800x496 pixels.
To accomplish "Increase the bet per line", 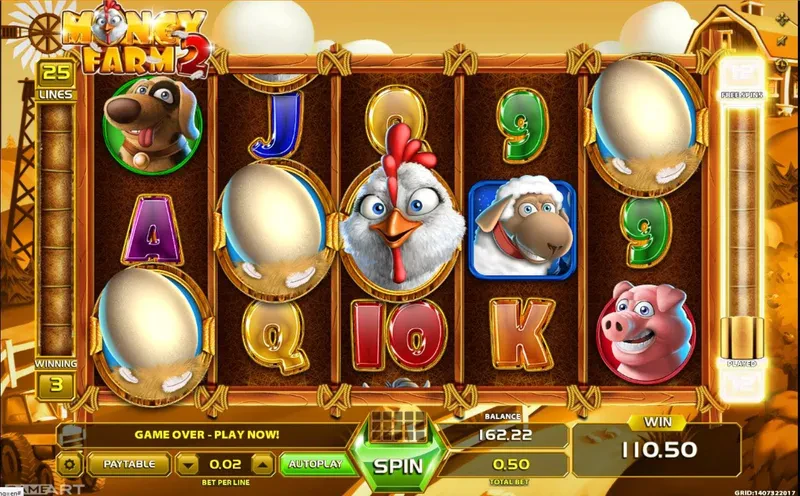I will pyautogui.click(x=261, y=464).
